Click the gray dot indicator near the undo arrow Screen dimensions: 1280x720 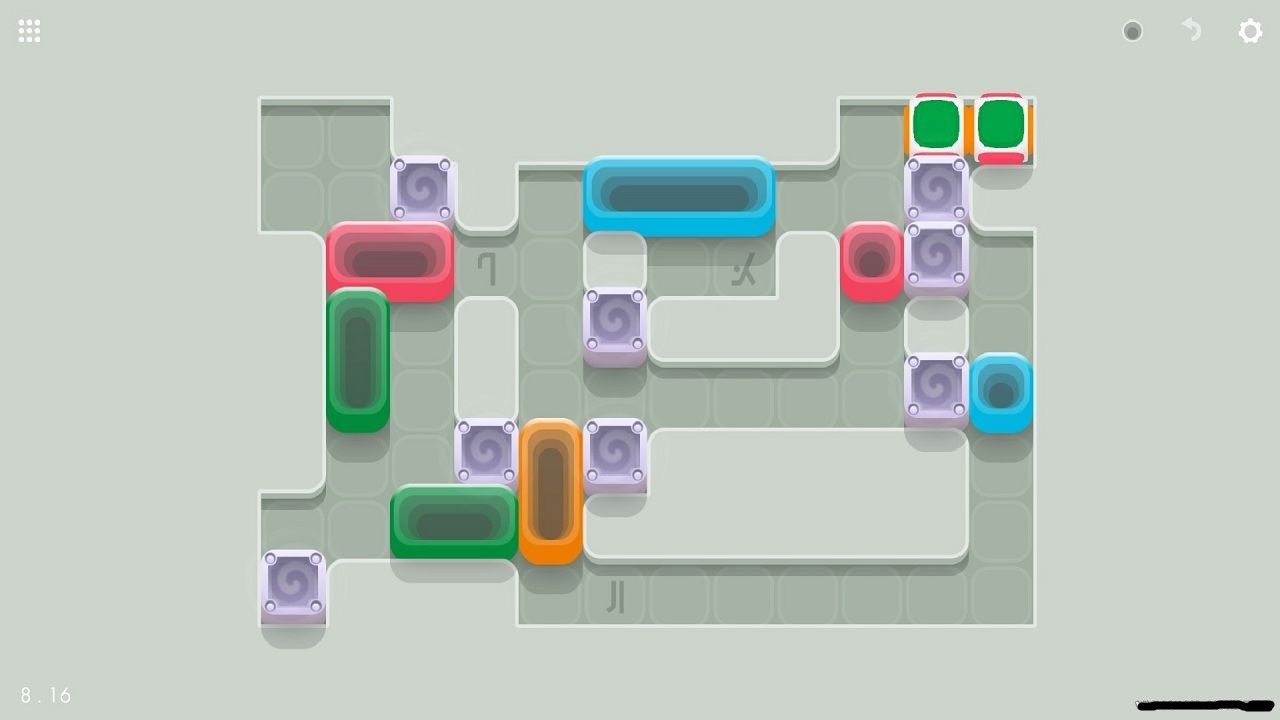[x=1133, y=31]
